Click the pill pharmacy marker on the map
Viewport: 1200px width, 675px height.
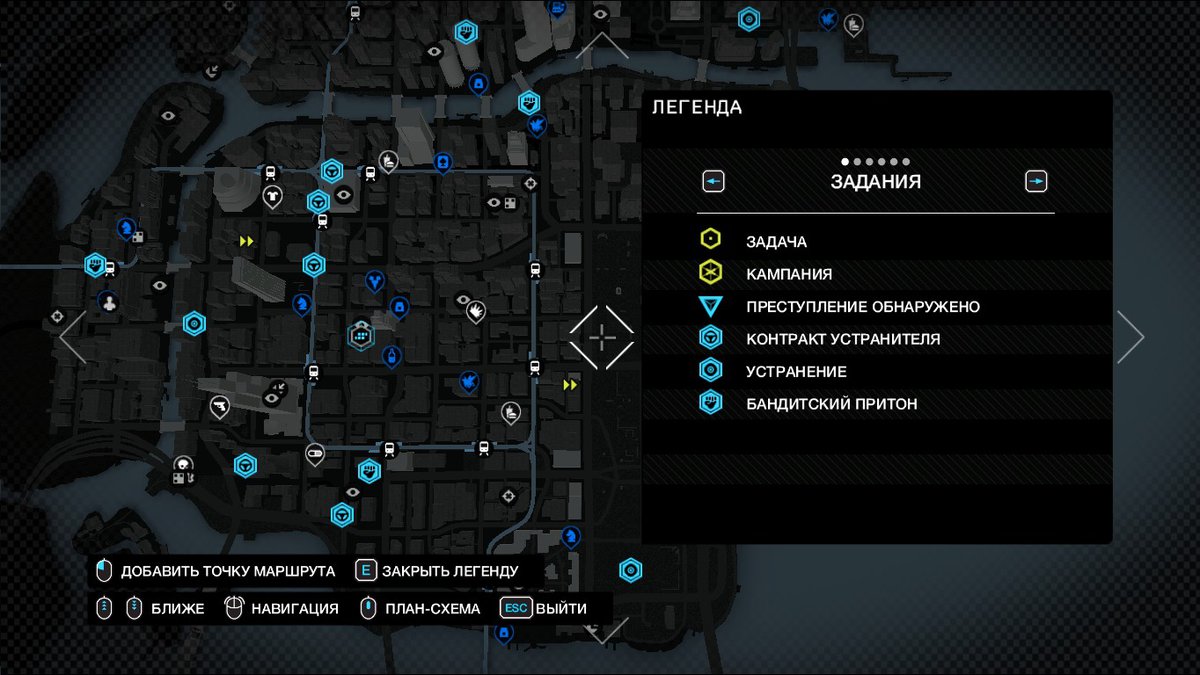(315, 453)
